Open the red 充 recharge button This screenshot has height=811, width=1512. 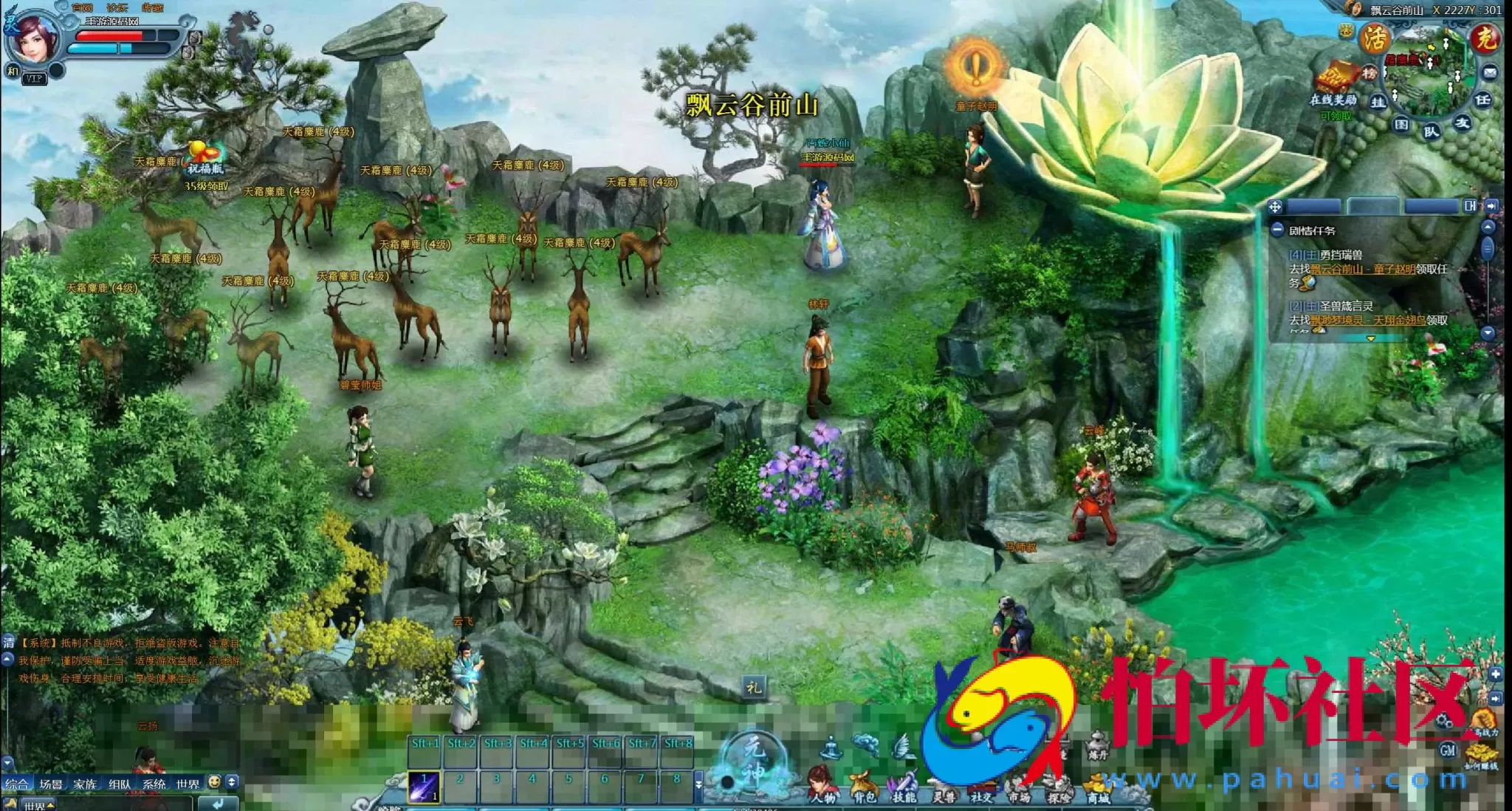1485,38
